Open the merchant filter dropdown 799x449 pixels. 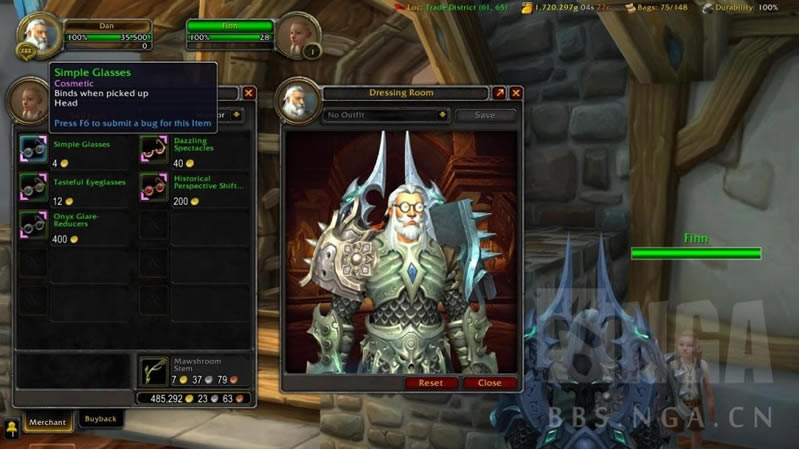(236, 115)
